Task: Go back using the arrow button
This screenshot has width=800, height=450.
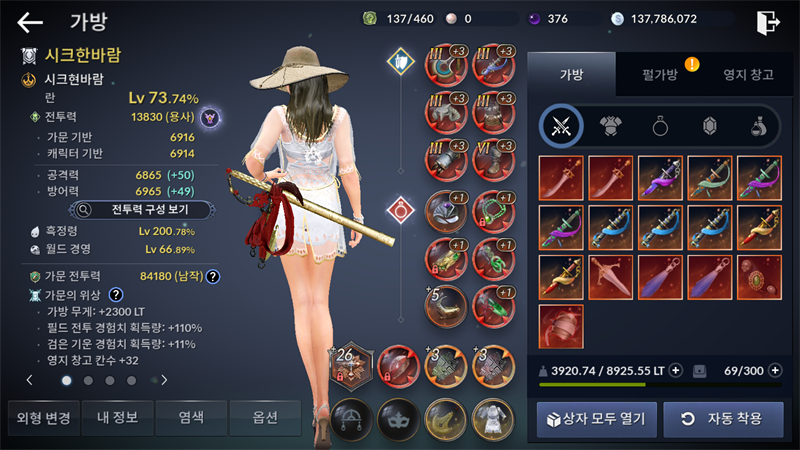Action: click(x=30, y=22)
